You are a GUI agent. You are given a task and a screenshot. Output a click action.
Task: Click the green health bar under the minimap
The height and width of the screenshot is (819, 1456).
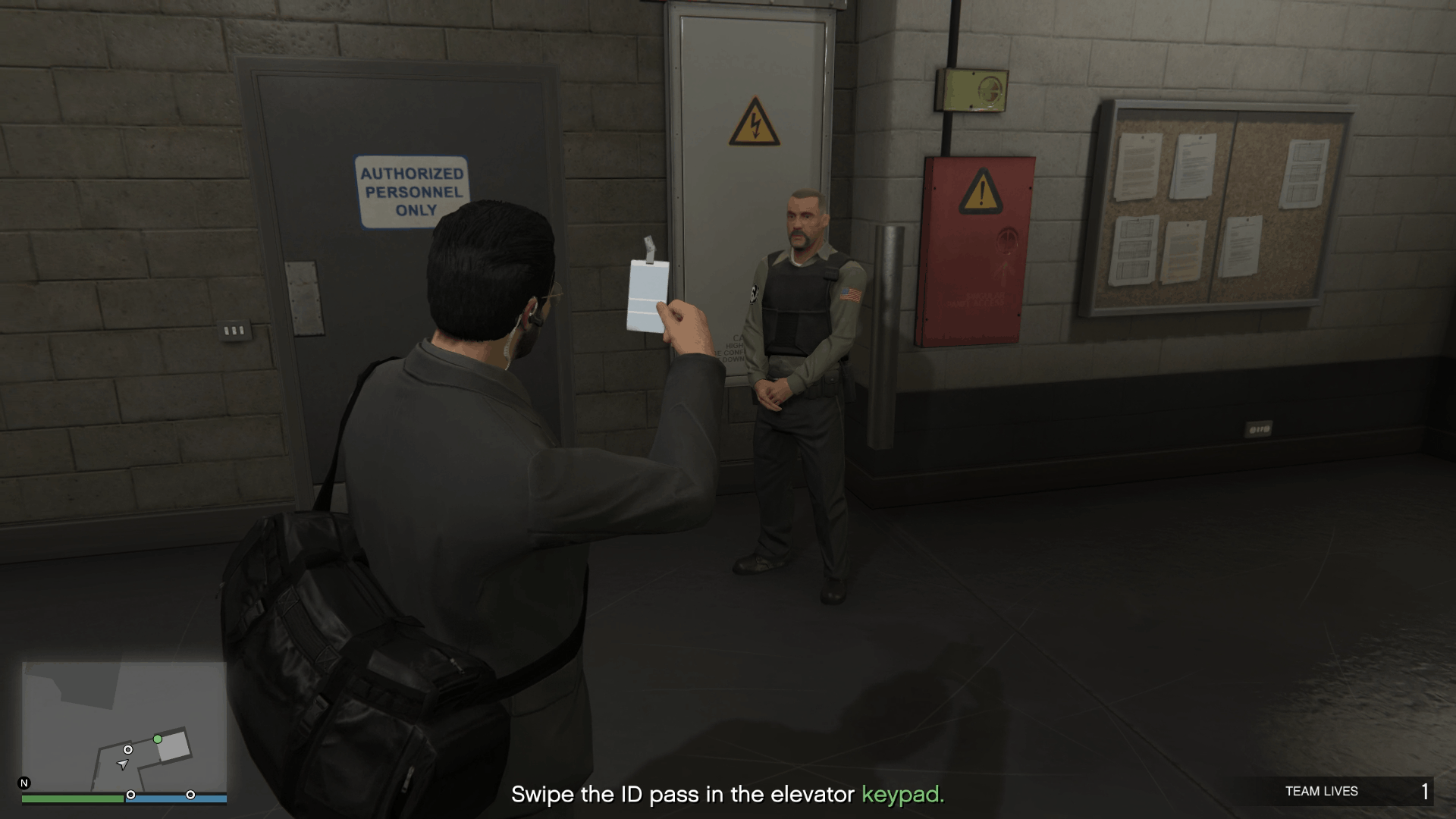(x=72, y=798)
